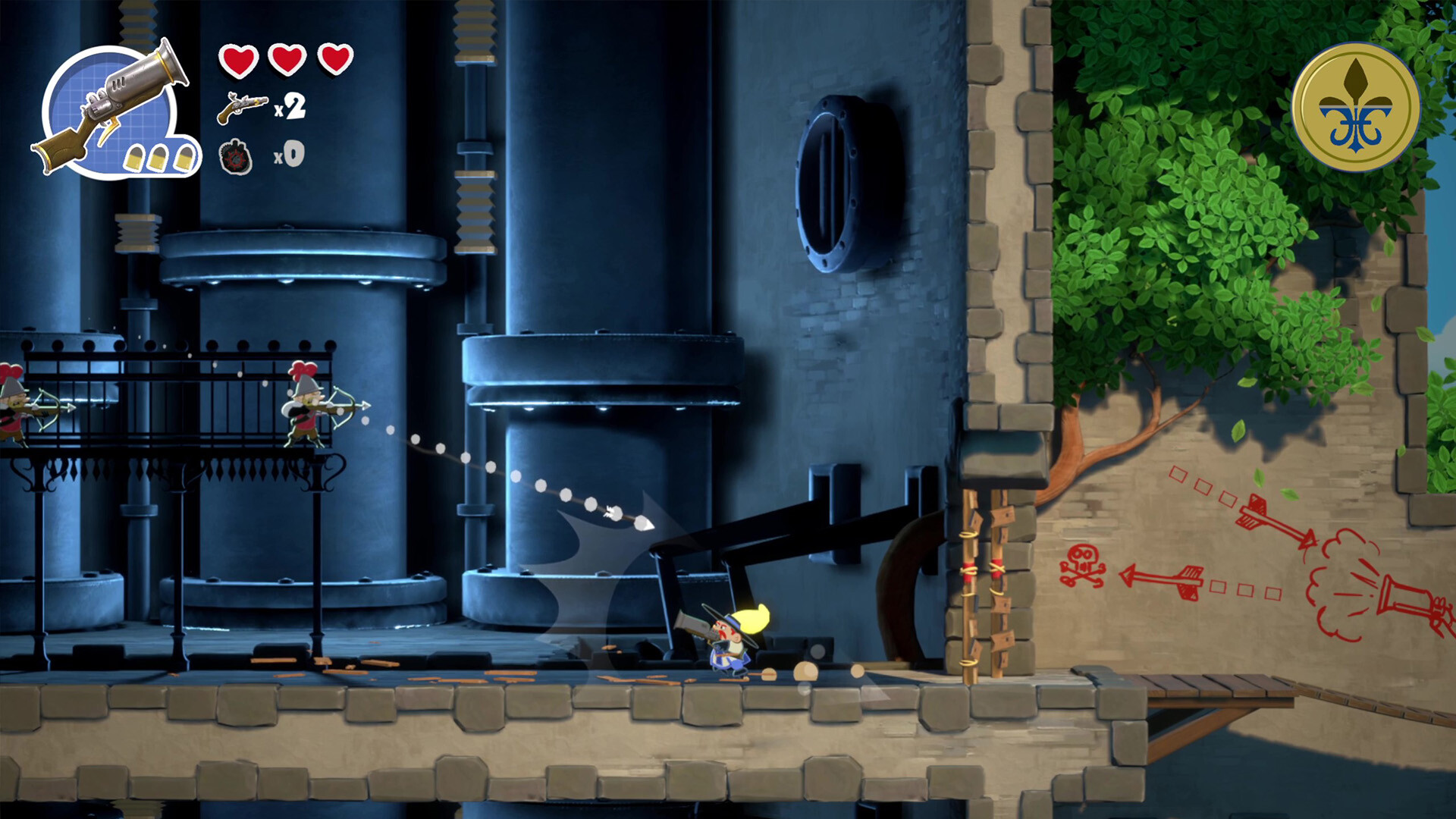Select the middle heart icon
This screenshot has width=1456, height=819.
point(287,59)
